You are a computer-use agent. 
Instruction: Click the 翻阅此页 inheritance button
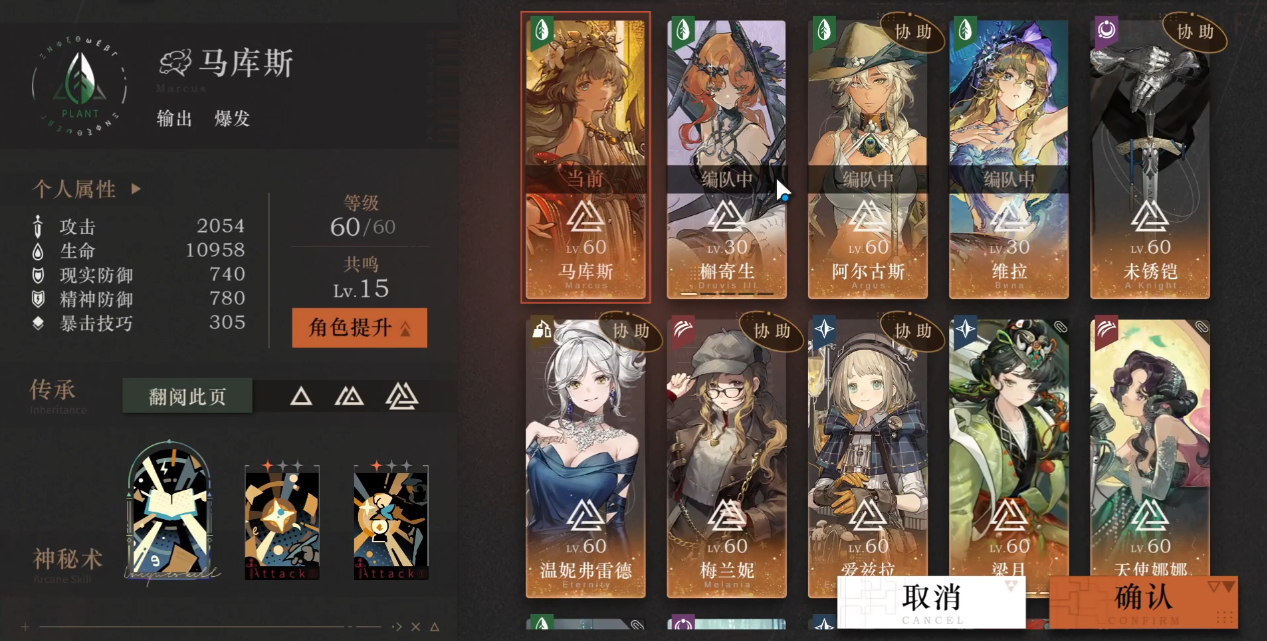187,397
